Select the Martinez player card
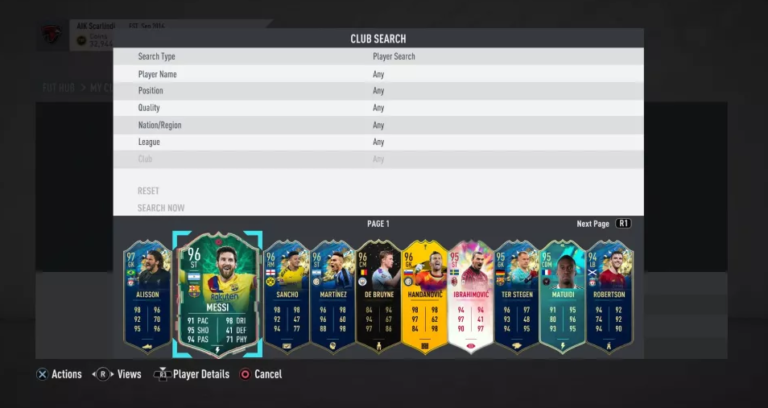This screenshot has height=408, width=768. tap(333, 296)
